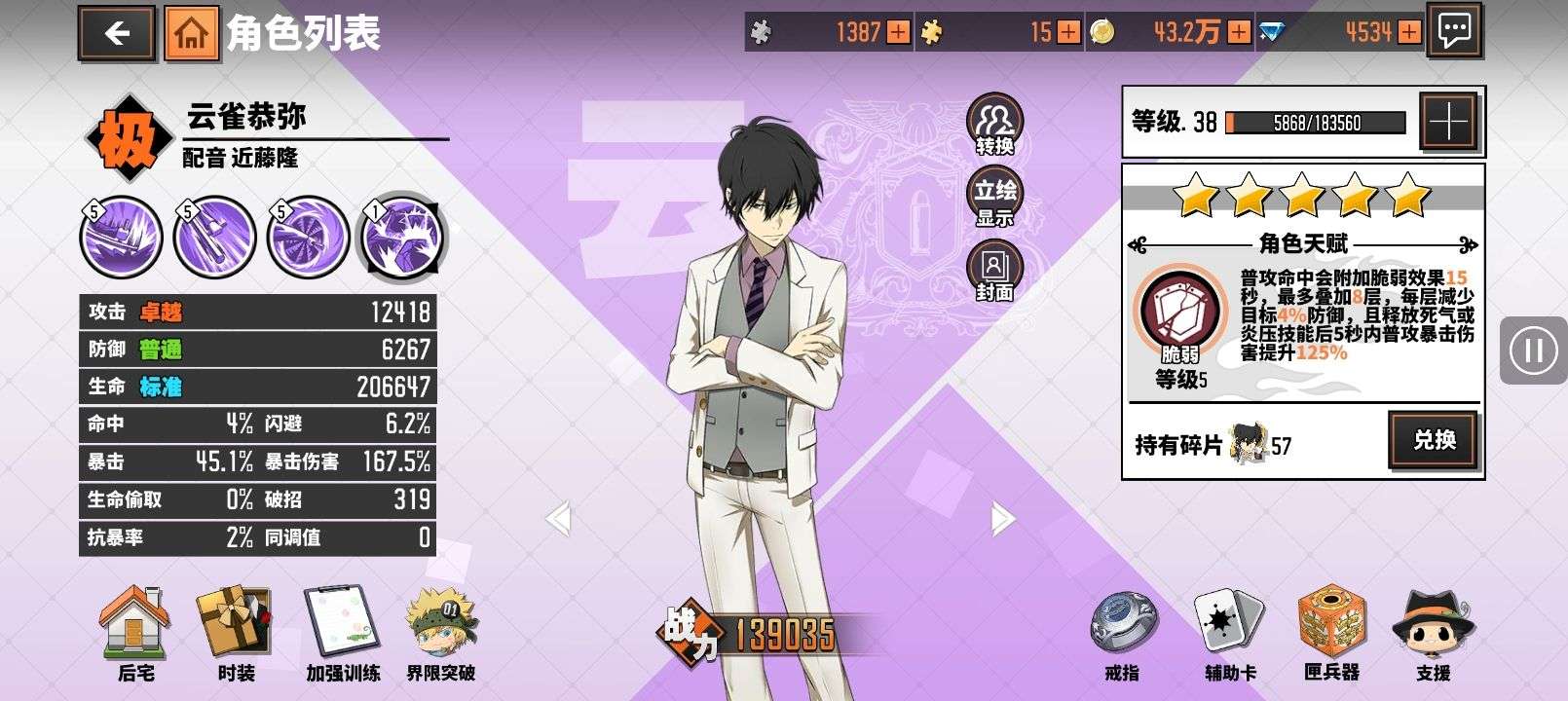Add gold coins using the plus button
The height and width of the screenshot is (701, 1568).
(1239, 33)
